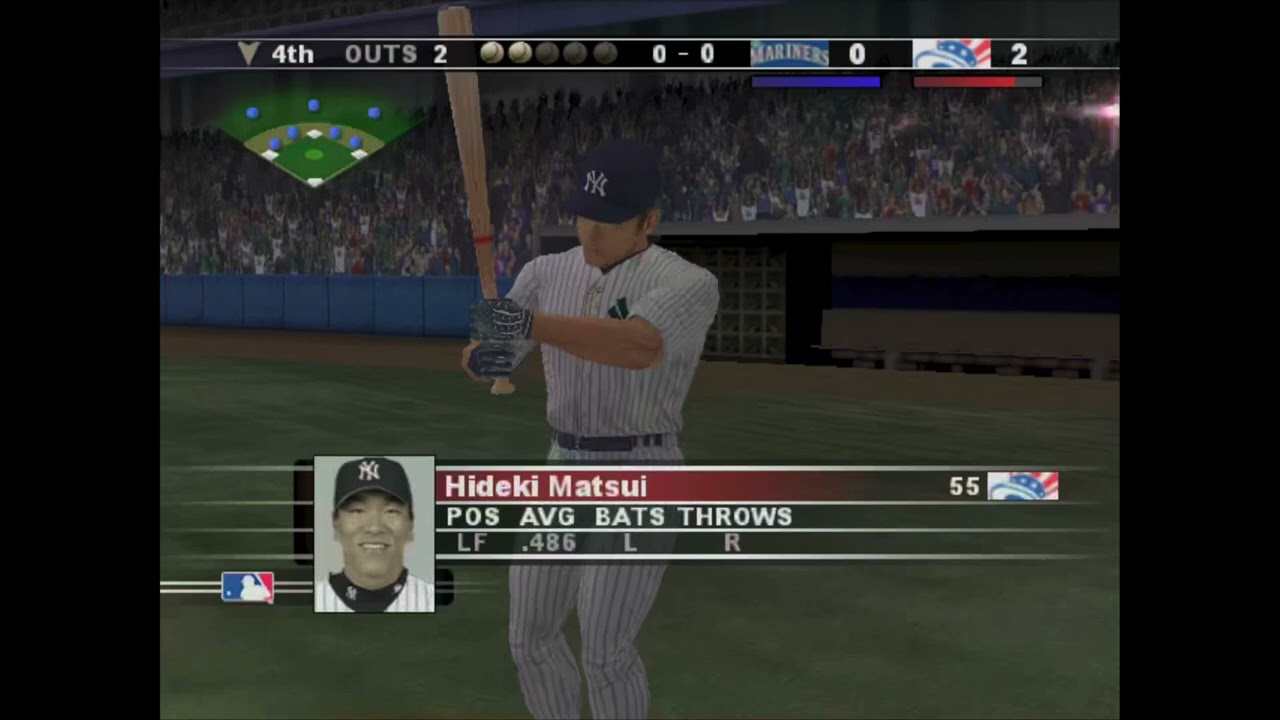Open Hideki Matsui's portrait photo
The image size is (1280, 720).
tap(374, 534)
